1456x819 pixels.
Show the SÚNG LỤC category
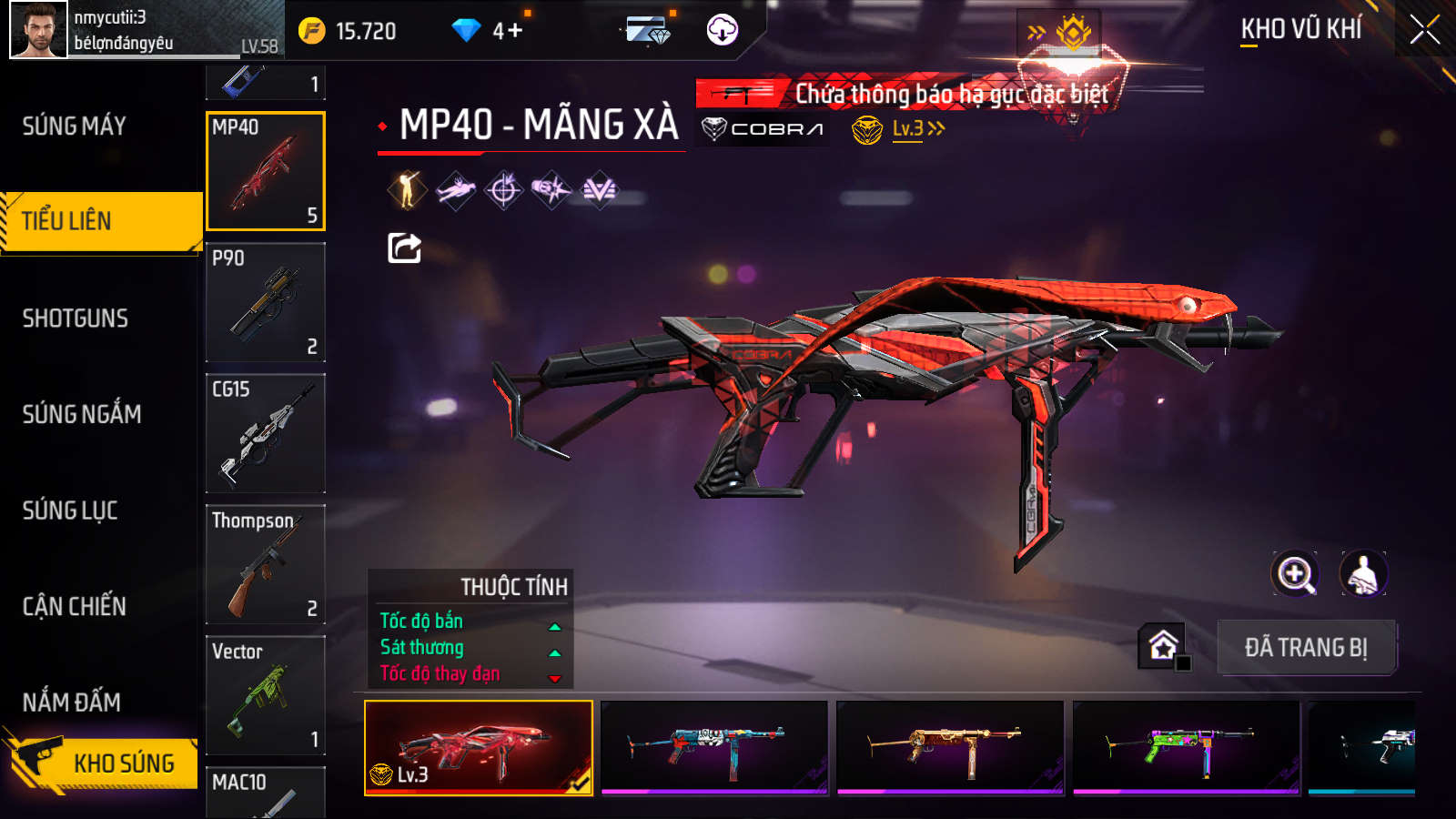pos(70,511)
